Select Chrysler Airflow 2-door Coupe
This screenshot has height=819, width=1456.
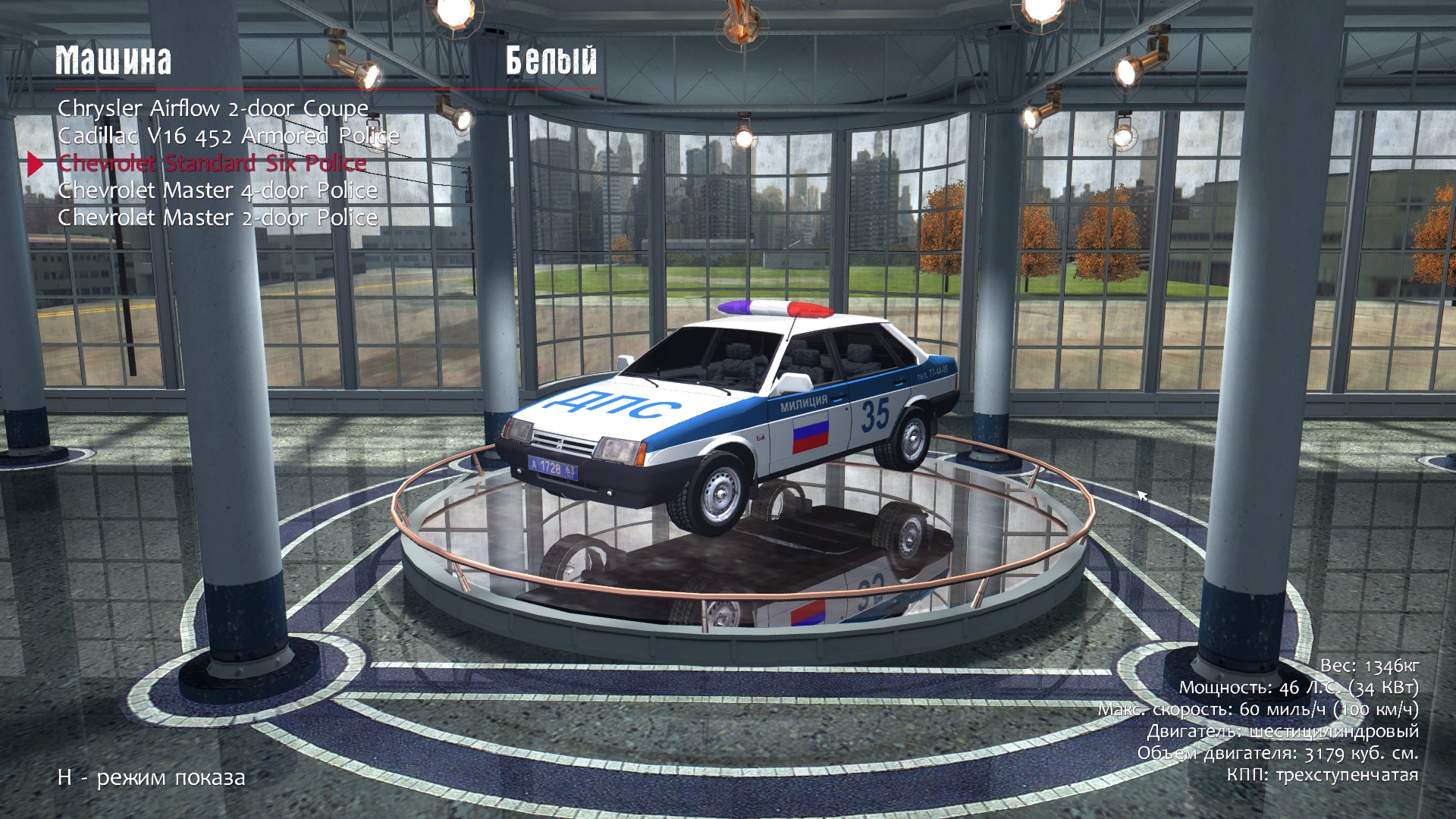pos(213,109)
